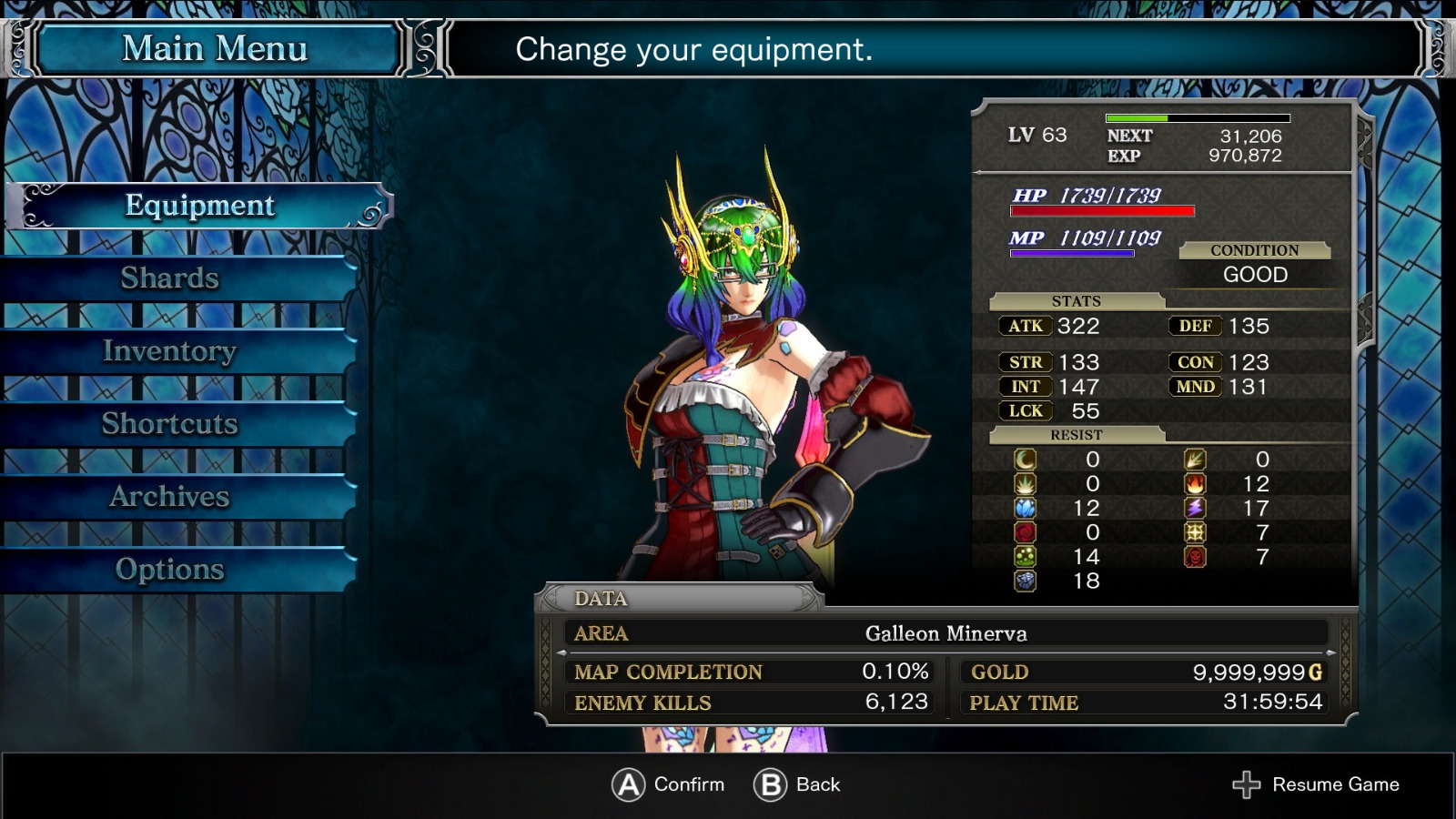Select the holy resistance sun icon

(1196, 532)
